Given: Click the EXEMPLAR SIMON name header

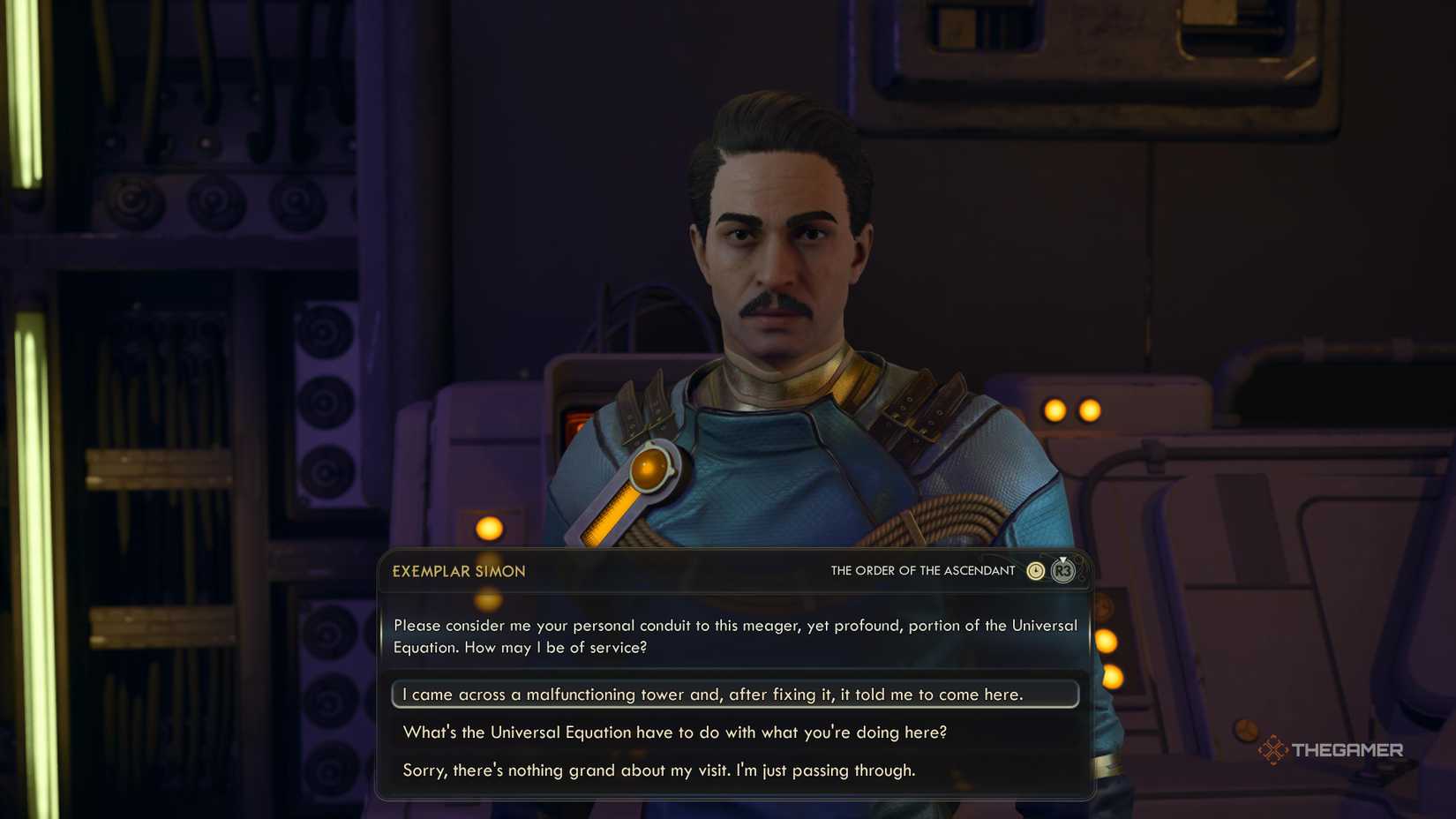Looking at the screenshot, I should 460,570.
